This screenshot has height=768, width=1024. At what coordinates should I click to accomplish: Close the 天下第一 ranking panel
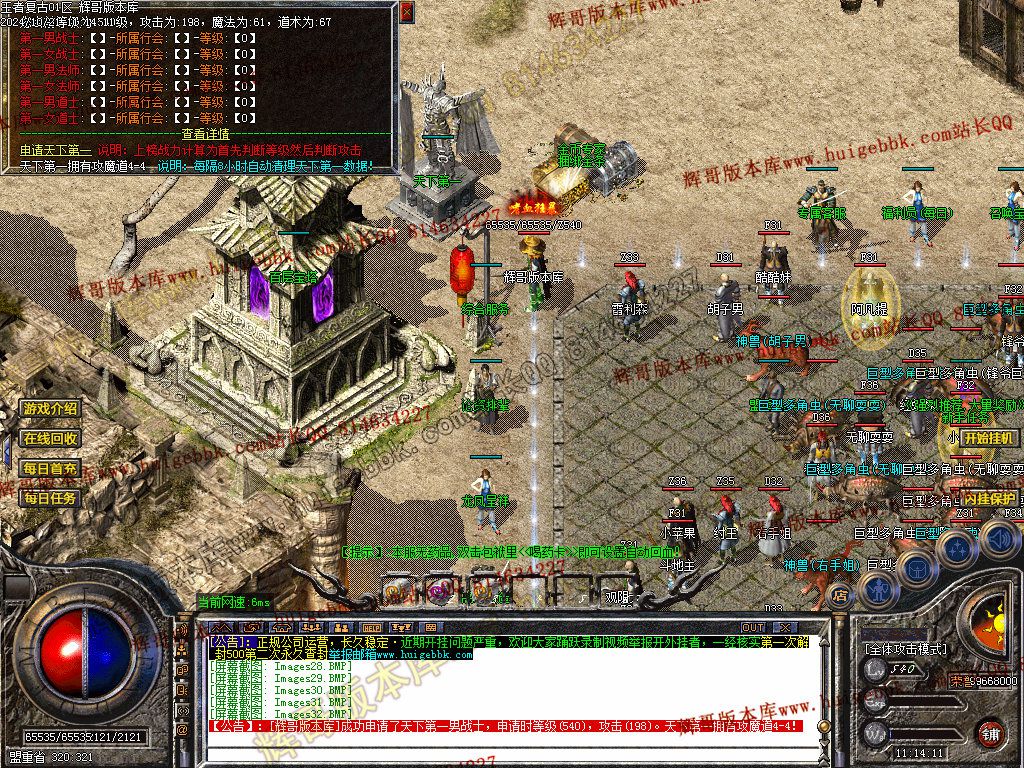pos(406,12)
